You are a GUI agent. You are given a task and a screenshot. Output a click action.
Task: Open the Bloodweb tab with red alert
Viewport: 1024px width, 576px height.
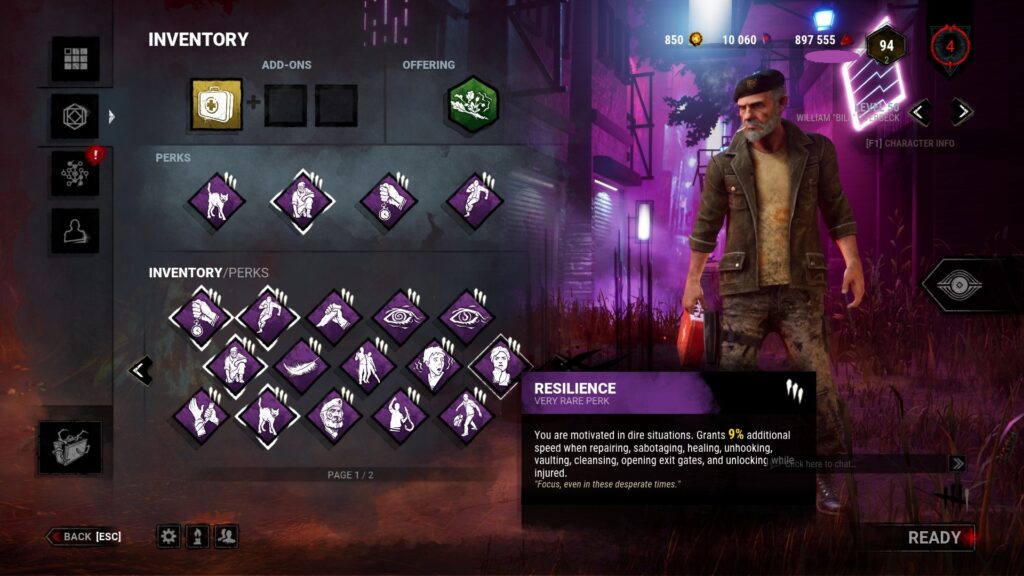tap(76, 174)
